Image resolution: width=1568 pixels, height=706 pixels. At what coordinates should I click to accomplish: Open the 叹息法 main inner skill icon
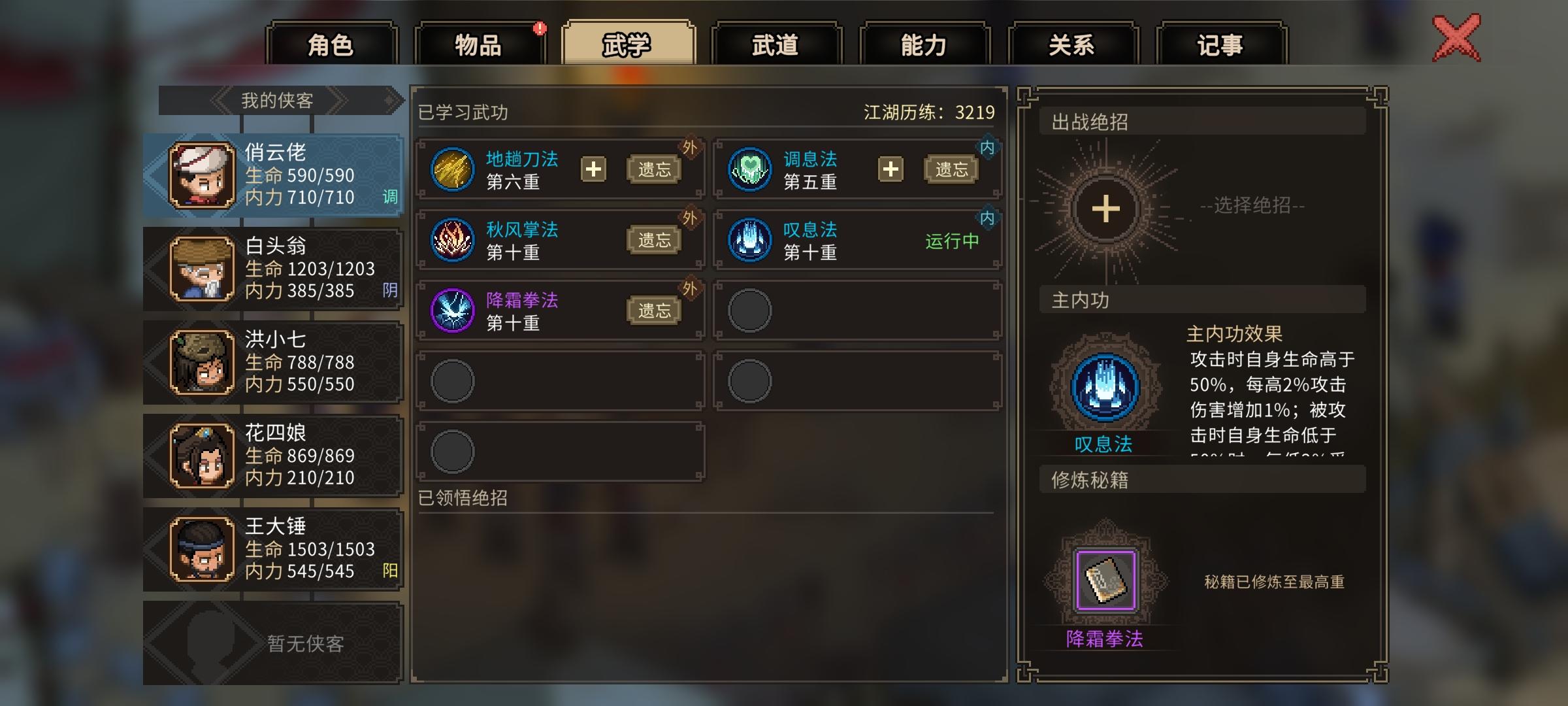tap(1105, 386)
